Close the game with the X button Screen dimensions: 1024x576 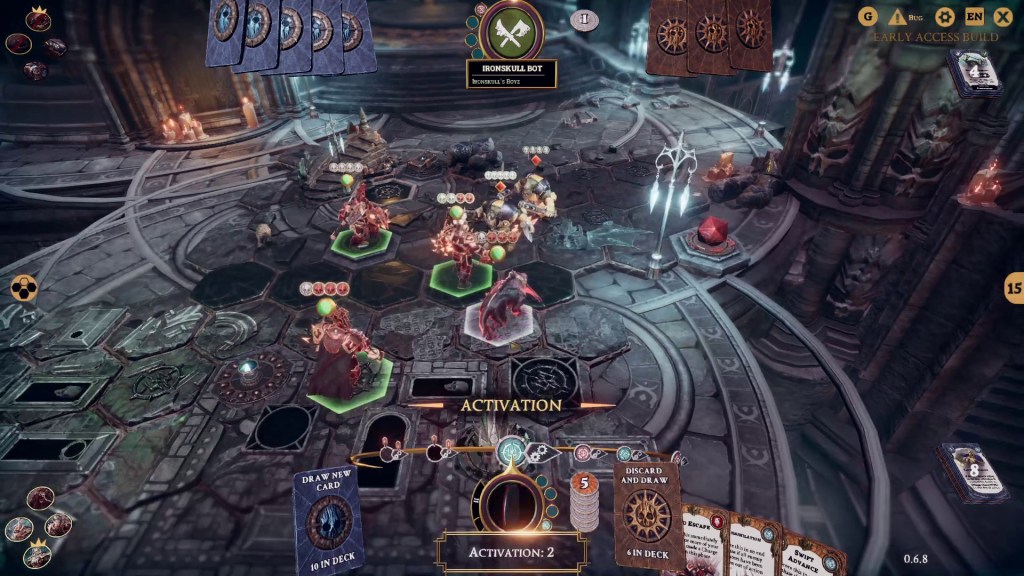1001,16
